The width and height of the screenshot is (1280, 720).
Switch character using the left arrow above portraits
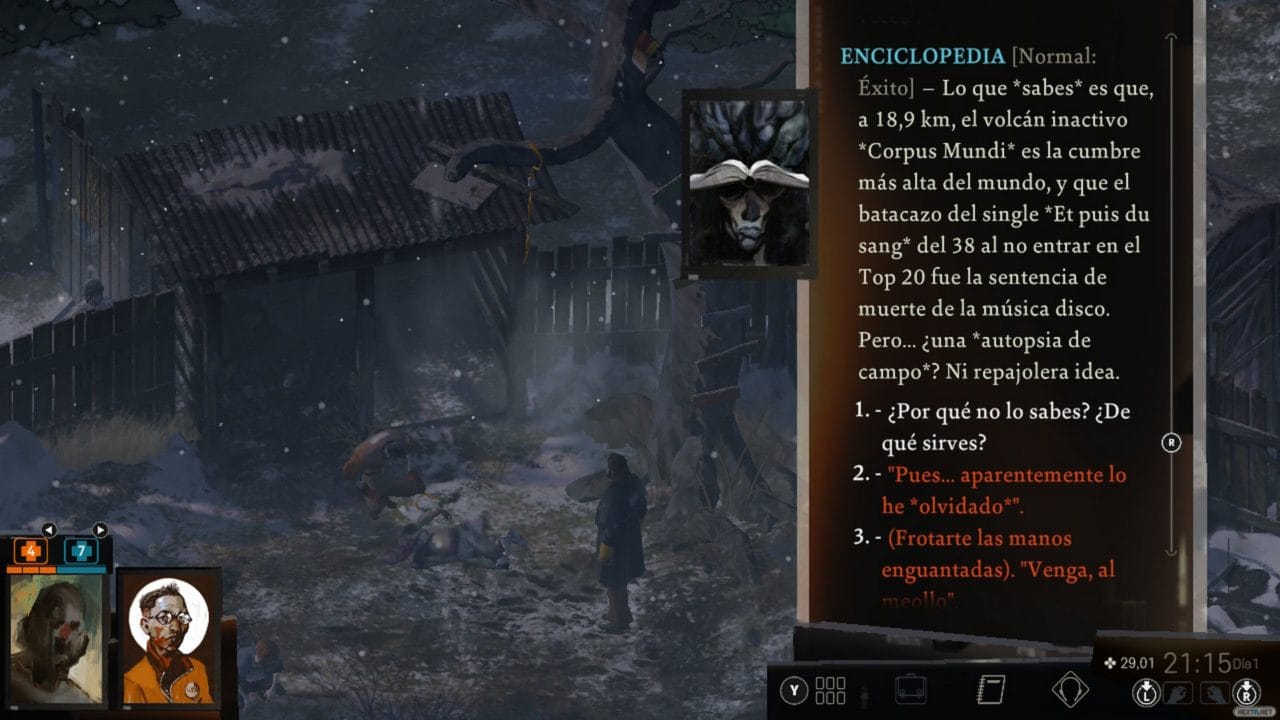[x=49, y=530]
